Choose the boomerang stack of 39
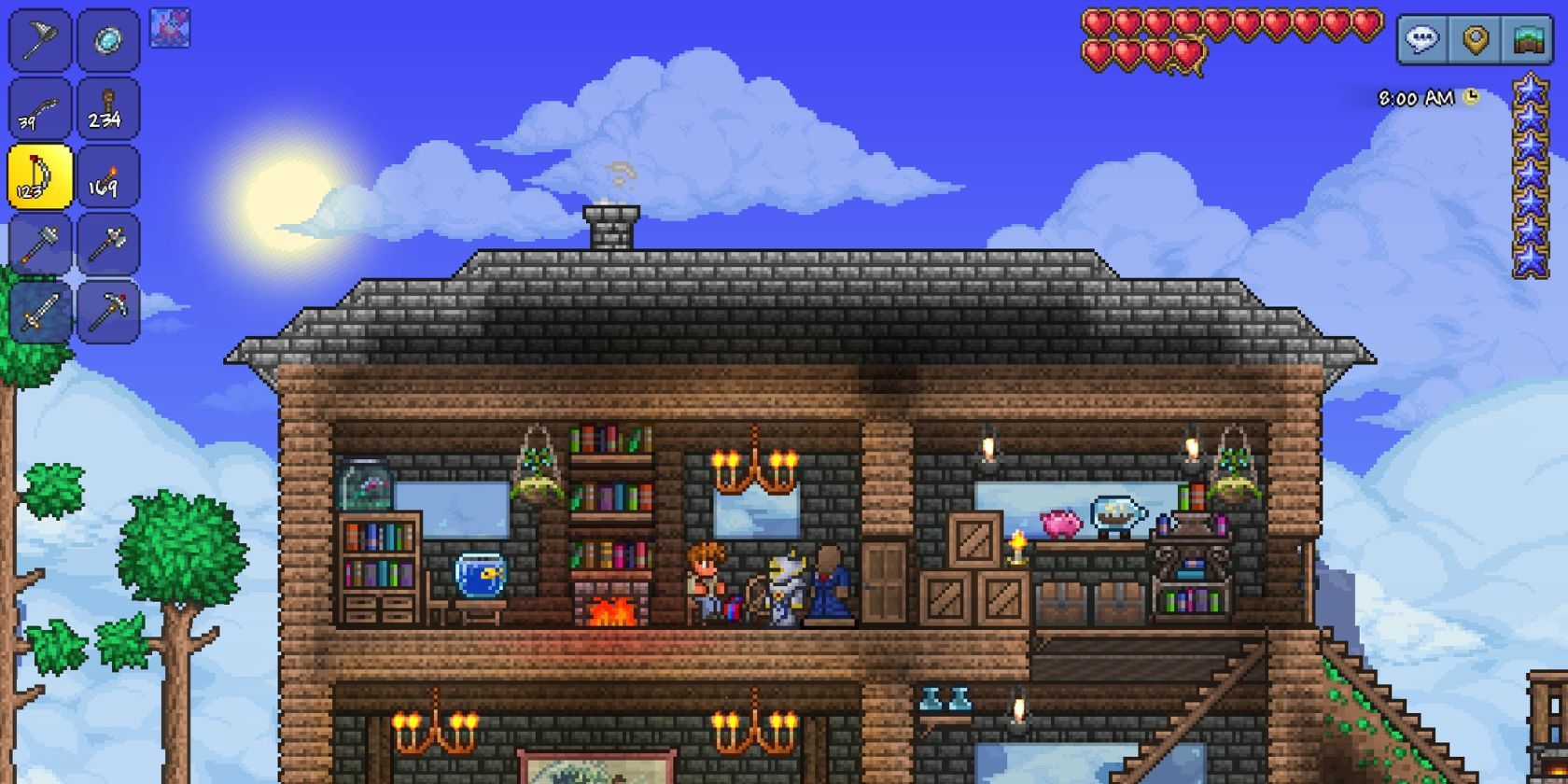 point(40,109)
